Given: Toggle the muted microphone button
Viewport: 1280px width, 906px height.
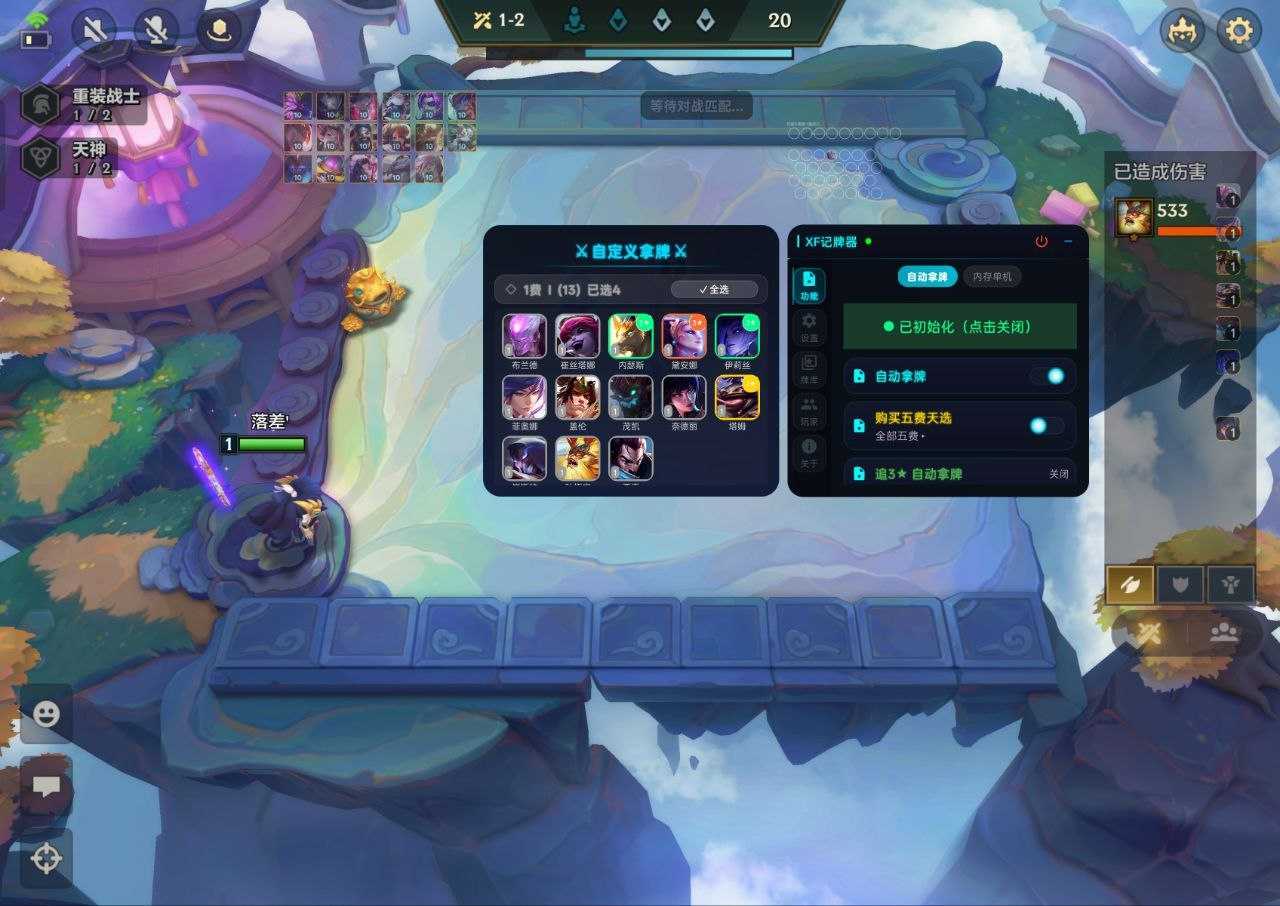Looking at the screenshot, I should [156, 31].
